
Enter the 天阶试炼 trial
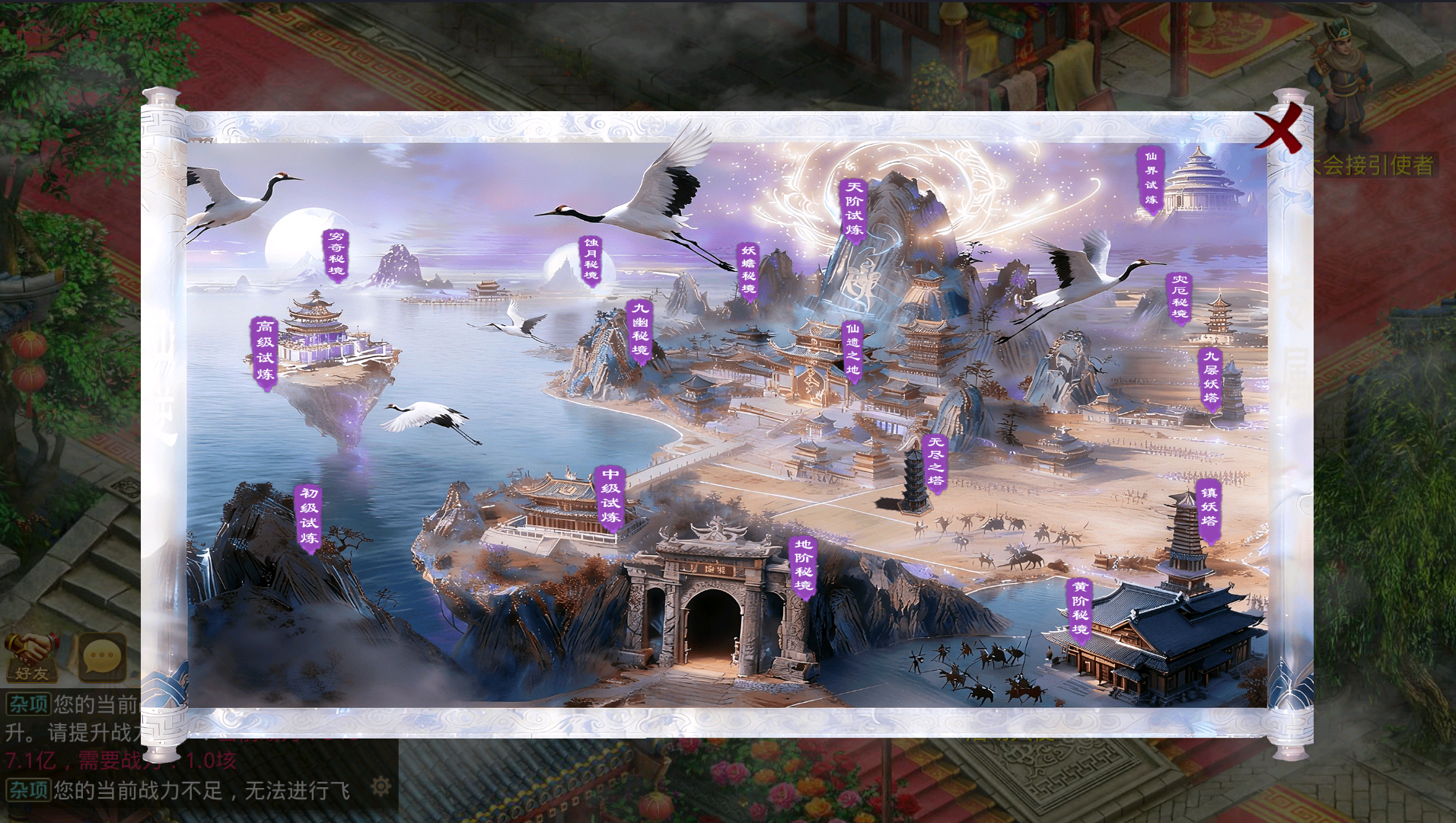pyautogui.click(x=854, y=209)
